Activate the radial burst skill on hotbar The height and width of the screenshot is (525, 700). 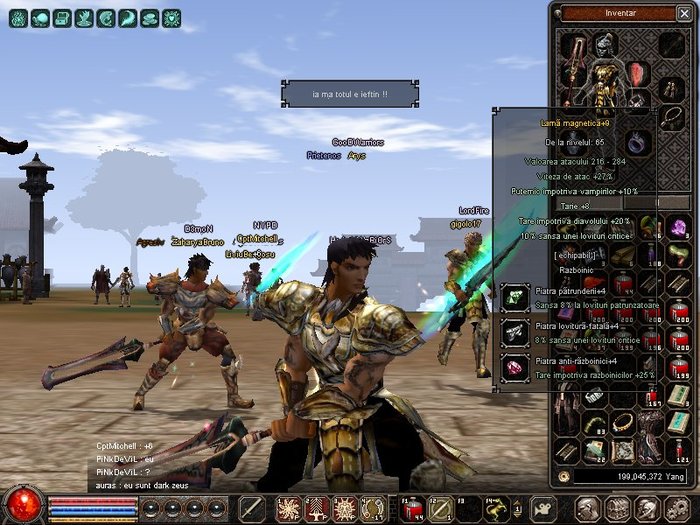pyautogui.click(x=289, y=508)
